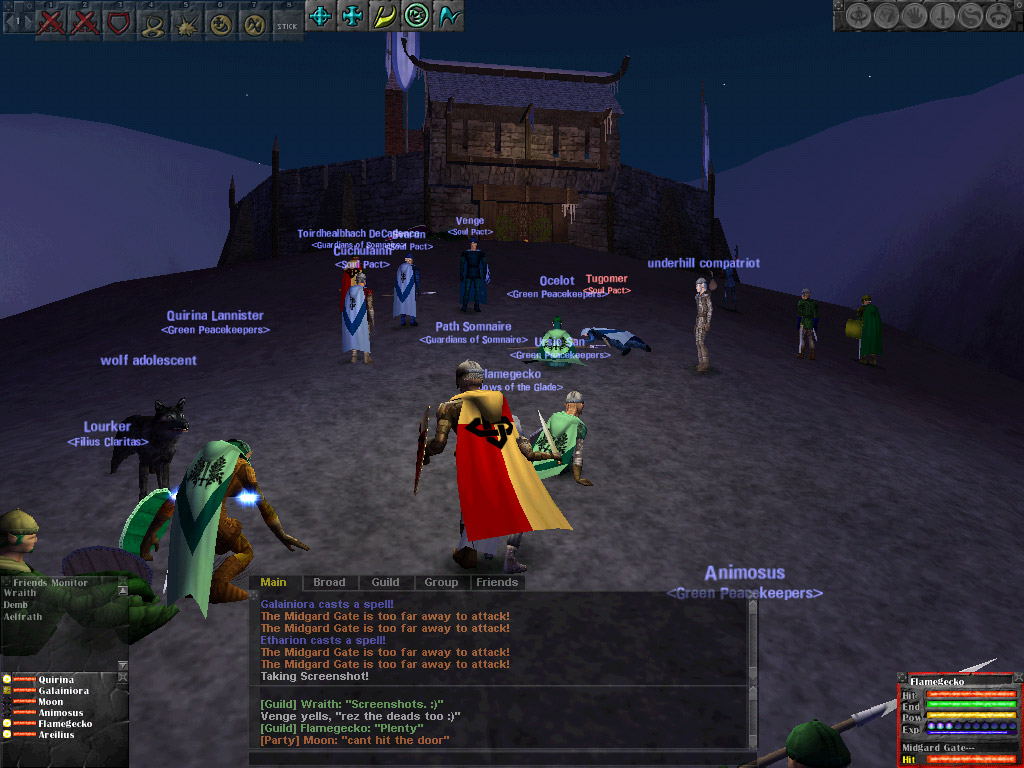Switch to the Broad chat tab

[329, 582]
